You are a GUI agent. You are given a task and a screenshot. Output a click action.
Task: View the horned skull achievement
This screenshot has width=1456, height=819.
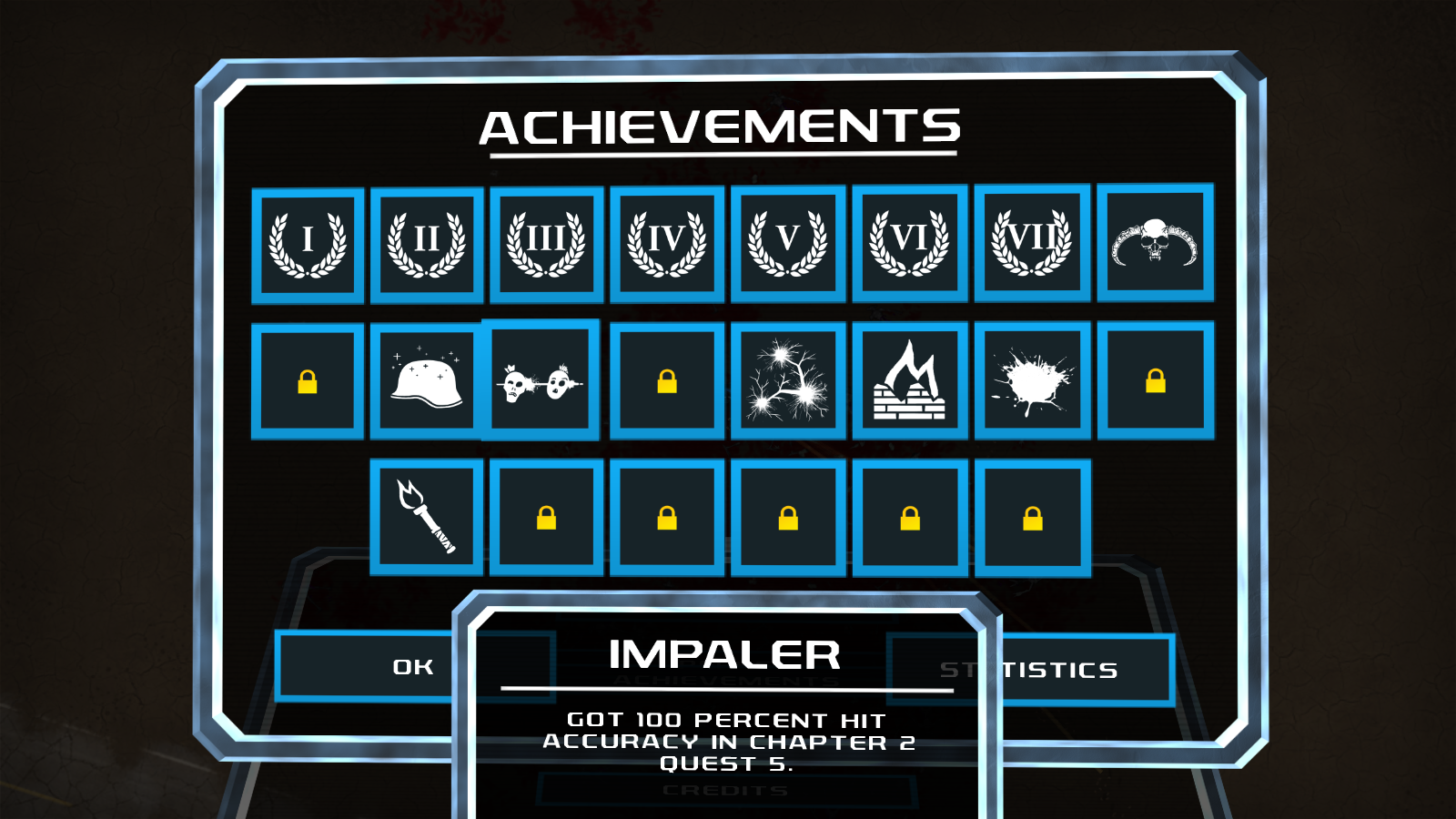point(1155,242)
